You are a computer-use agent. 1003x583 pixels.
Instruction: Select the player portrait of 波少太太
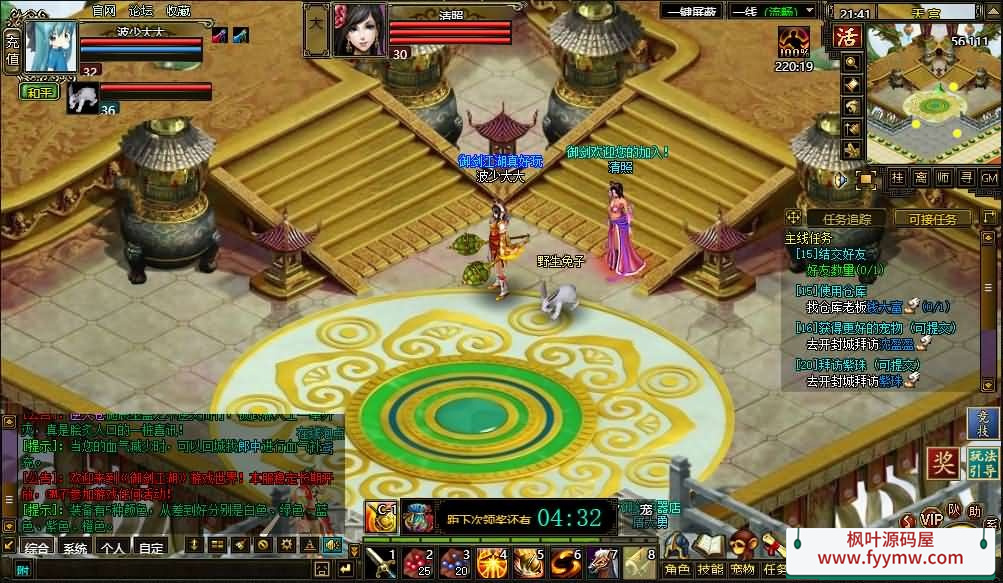click(x=52, y=45)
